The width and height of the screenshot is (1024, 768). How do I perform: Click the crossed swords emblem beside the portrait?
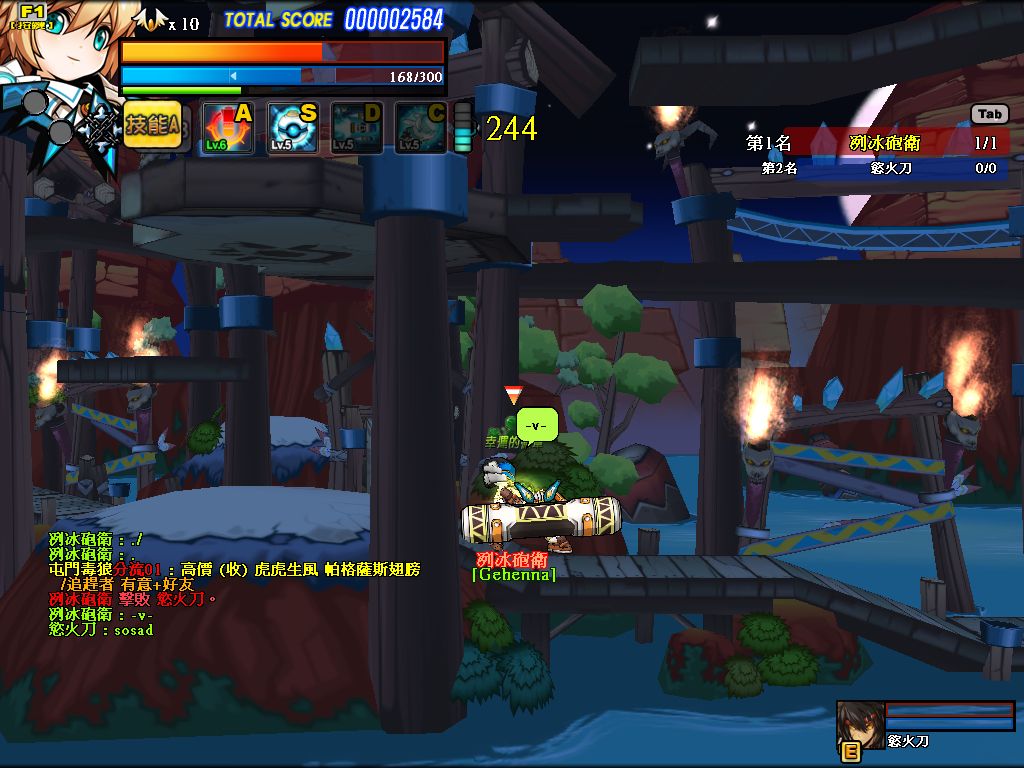[x=100, y=128]
